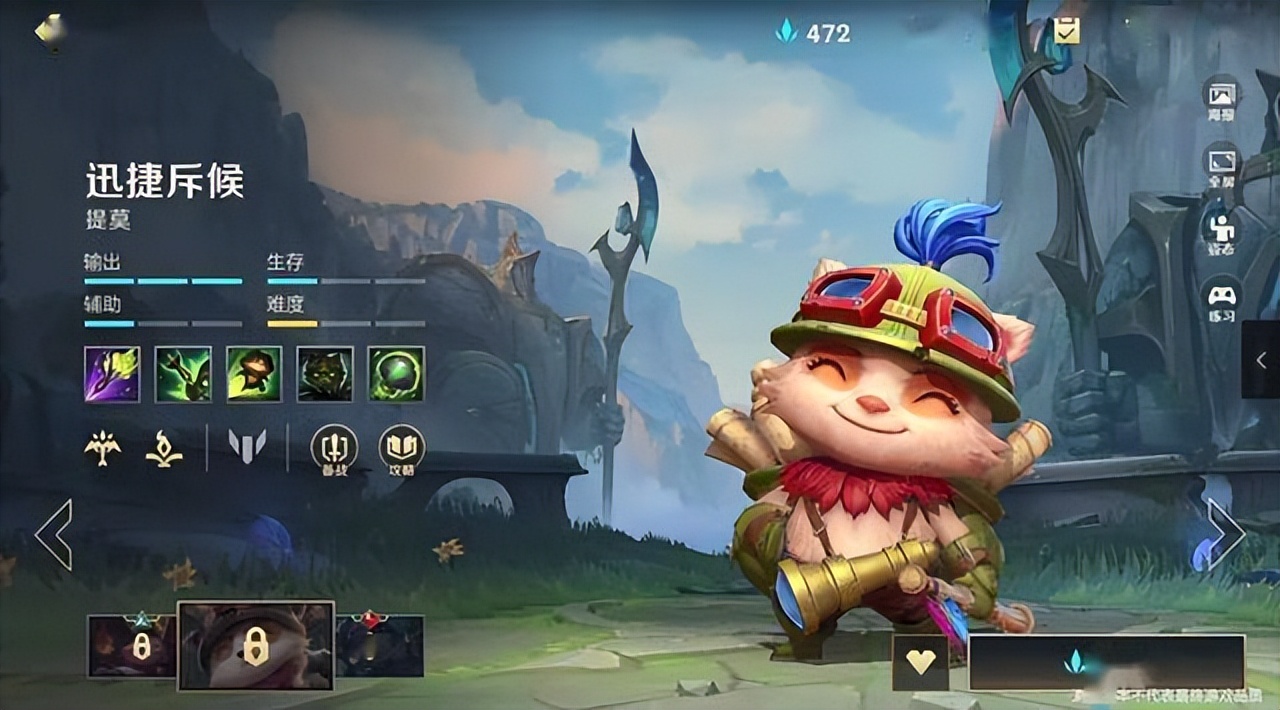Viewport: 1280px width, 710px height.
Task: Select the blinding dart ability icon
Action: click(x=183, y=374)
